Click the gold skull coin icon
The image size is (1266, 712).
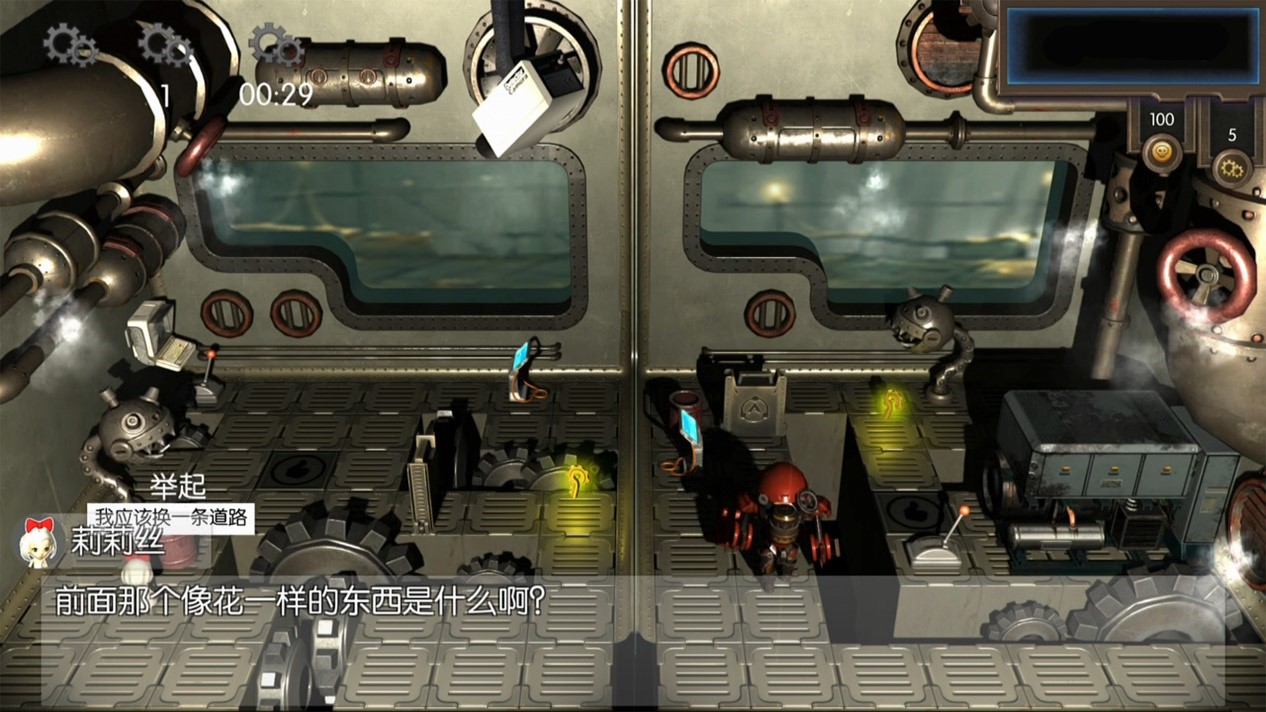[x=1161, y=155]
